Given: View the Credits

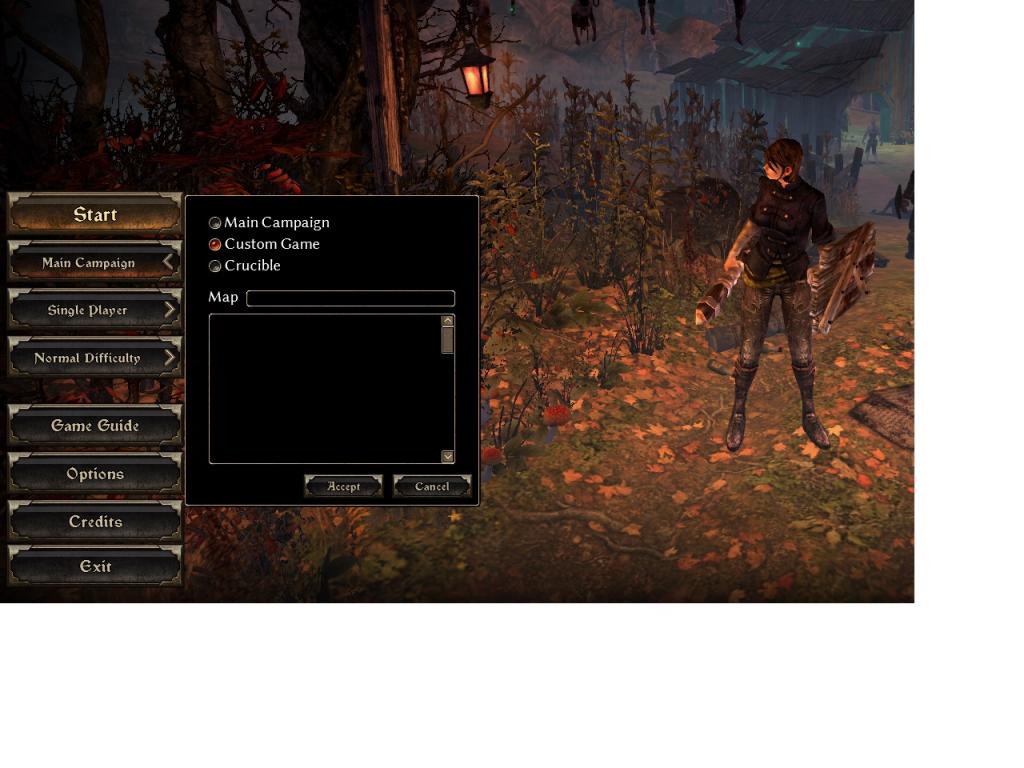Looking at the screenshot, I should pos(95,522).
